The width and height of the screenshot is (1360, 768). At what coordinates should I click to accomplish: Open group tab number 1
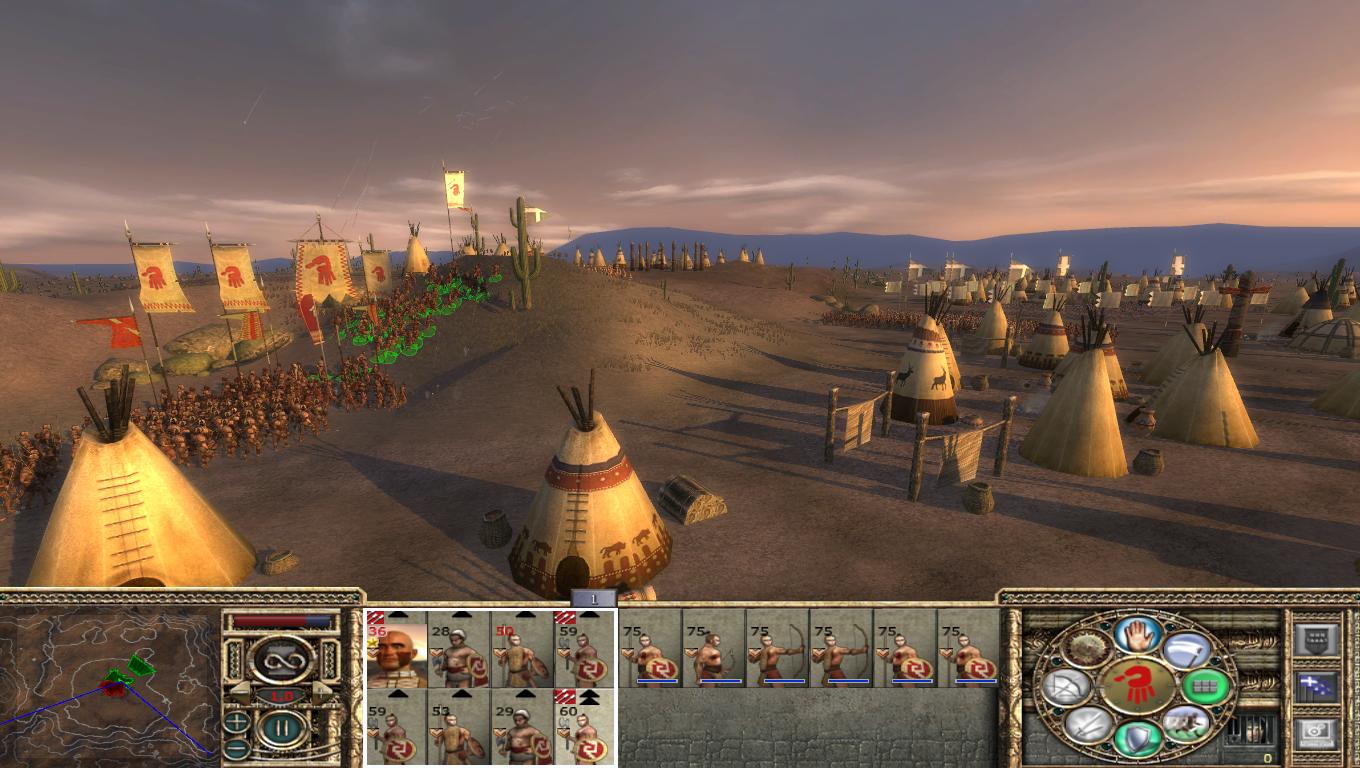[x=594, y=599]
